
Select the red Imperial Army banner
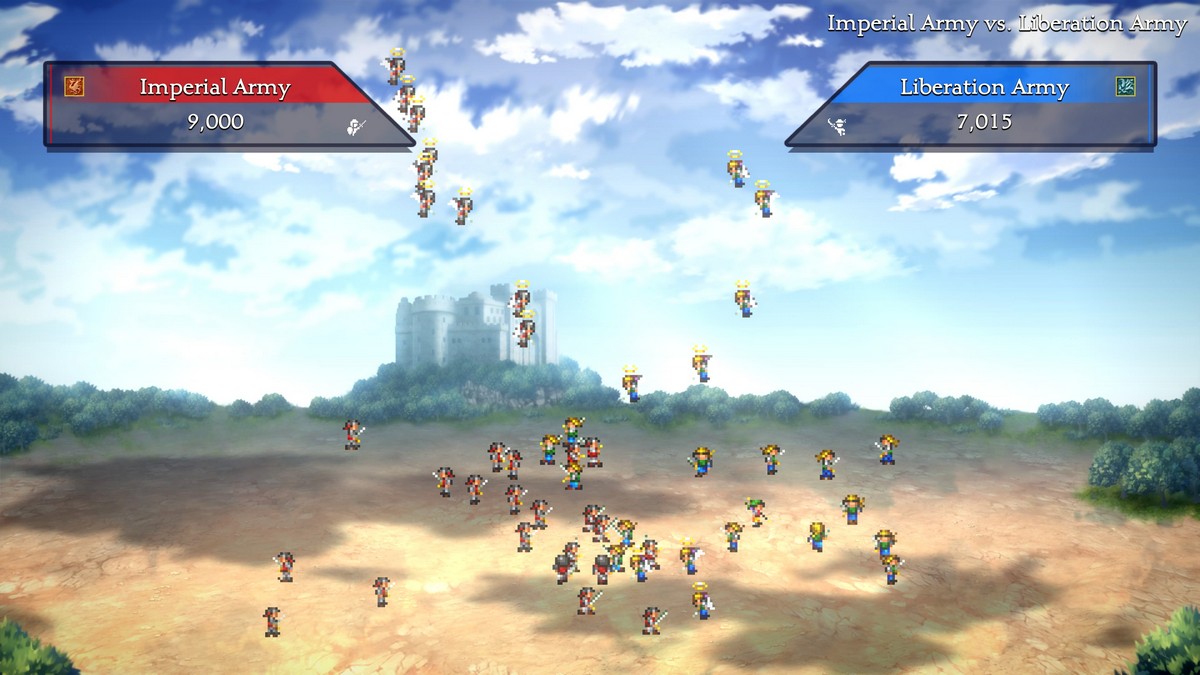click(x=215, y=87)
